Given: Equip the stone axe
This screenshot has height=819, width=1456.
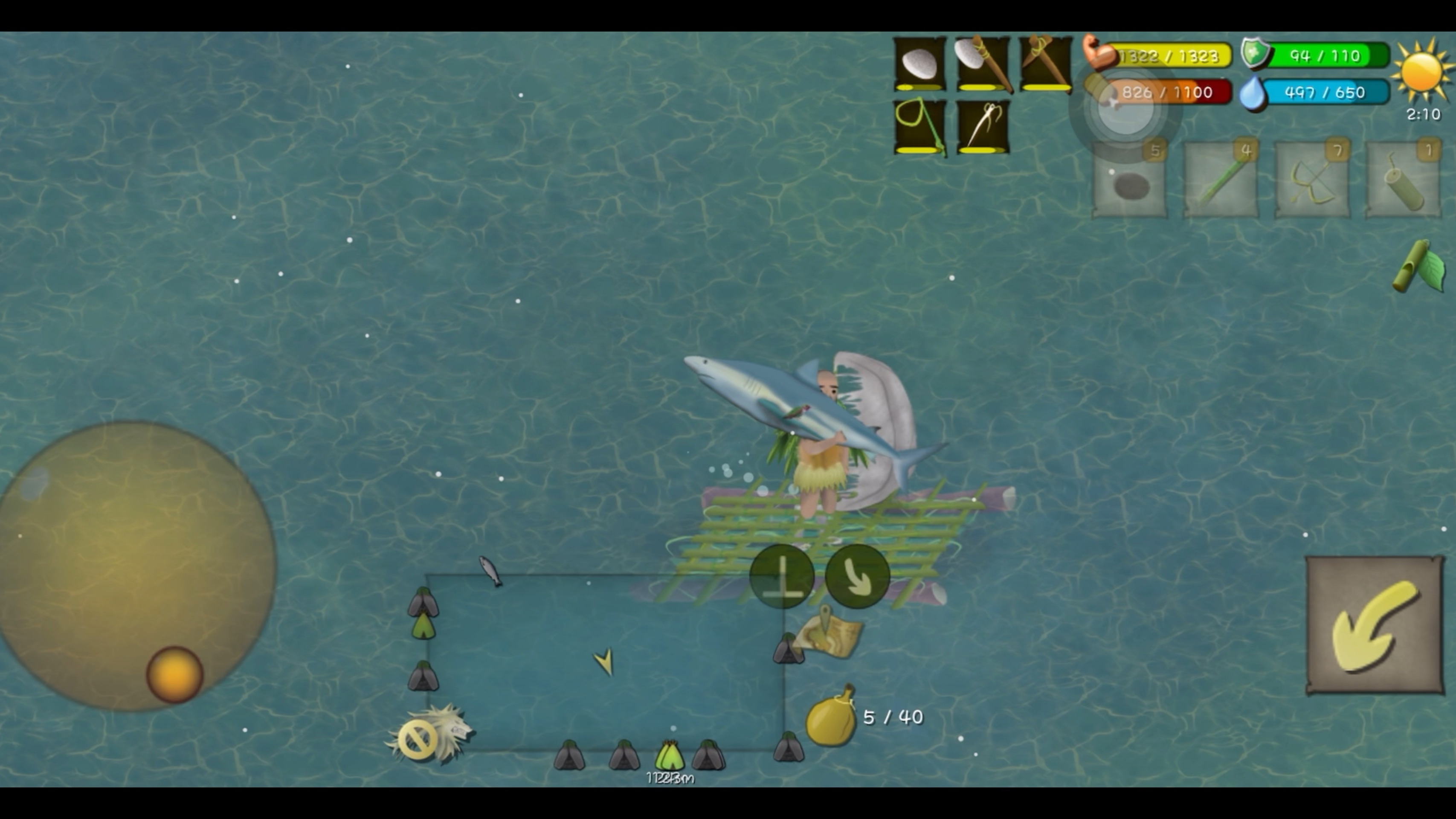Looking at the screenshot, I should click(x=982, y=63).
